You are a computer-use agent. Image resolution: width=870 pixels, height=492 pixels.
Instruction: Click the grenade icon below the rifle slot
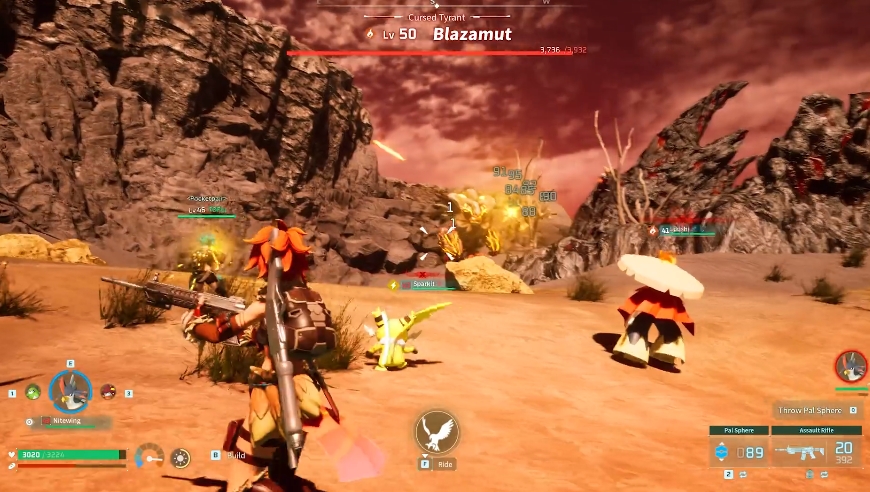pos(807,474)
